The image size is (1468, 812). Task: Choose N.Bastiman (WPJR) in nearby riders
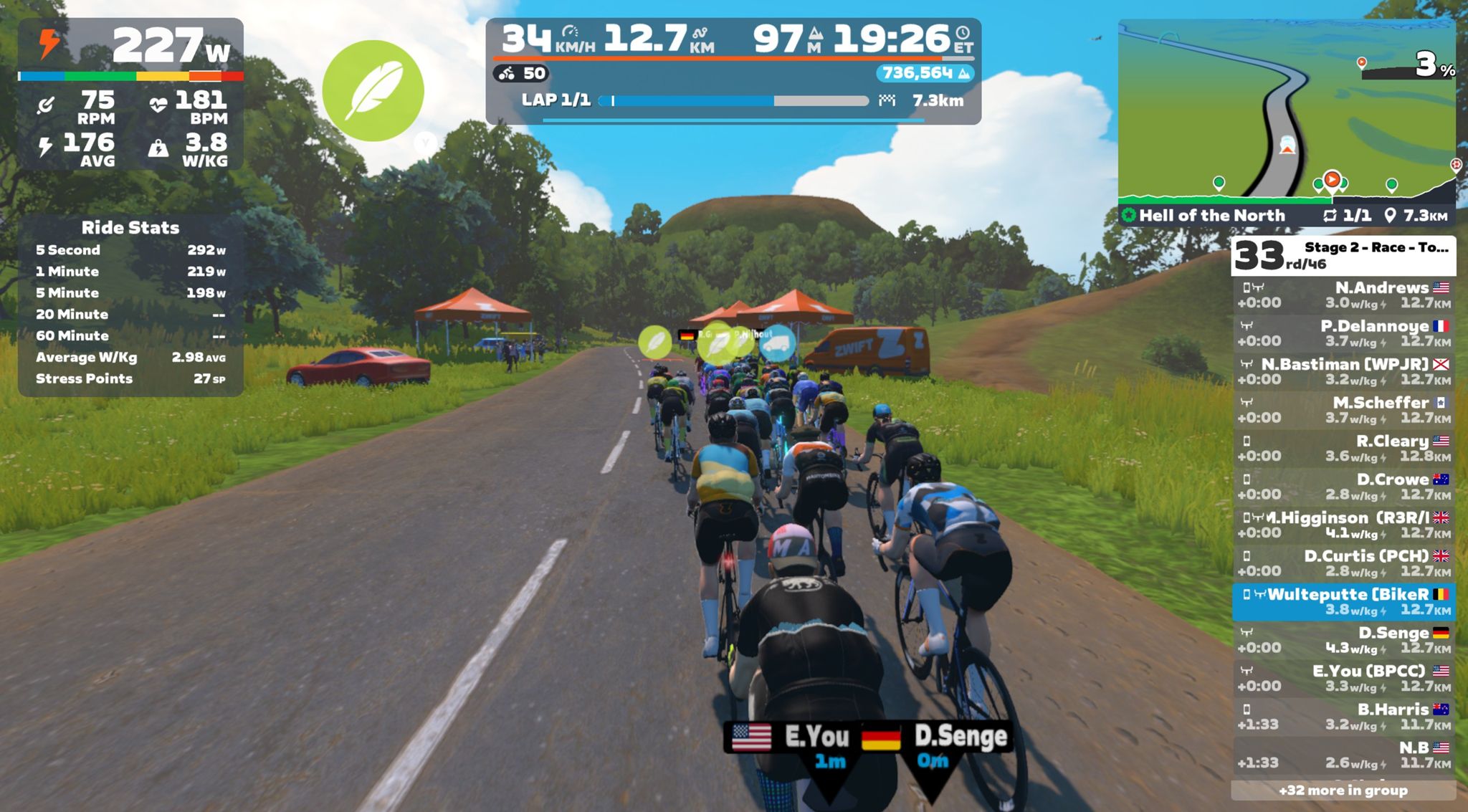1343,371
